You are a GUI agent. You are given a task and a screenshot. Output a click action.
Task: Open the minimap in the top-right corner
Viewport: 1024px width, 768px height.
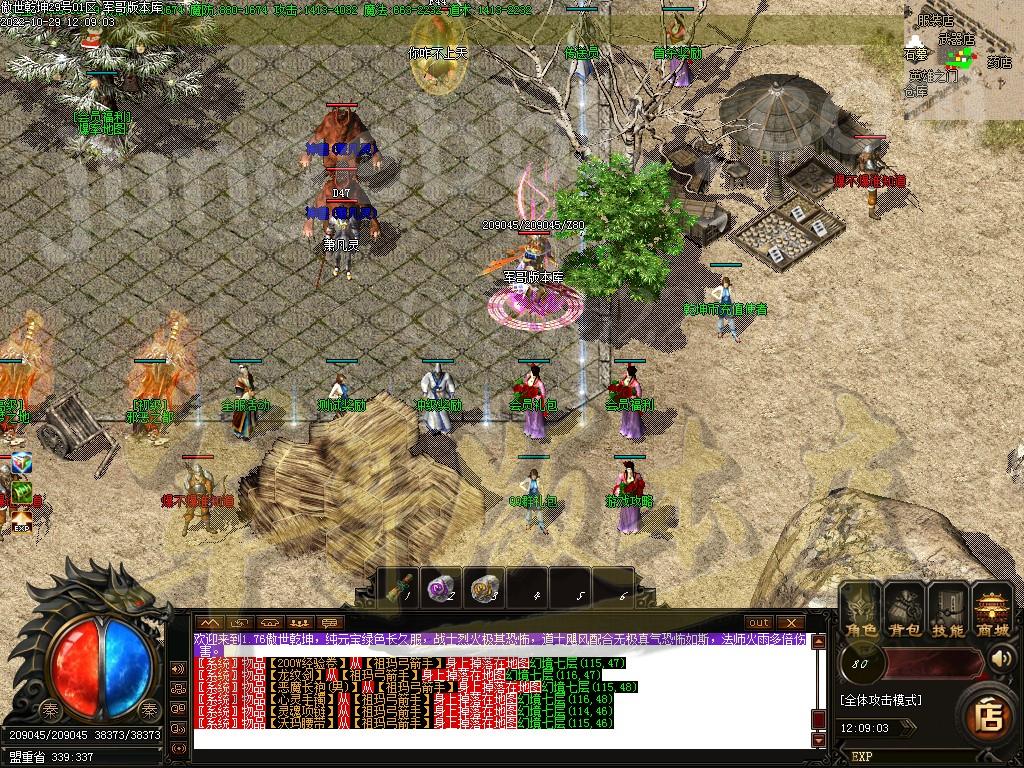point(963,60)
